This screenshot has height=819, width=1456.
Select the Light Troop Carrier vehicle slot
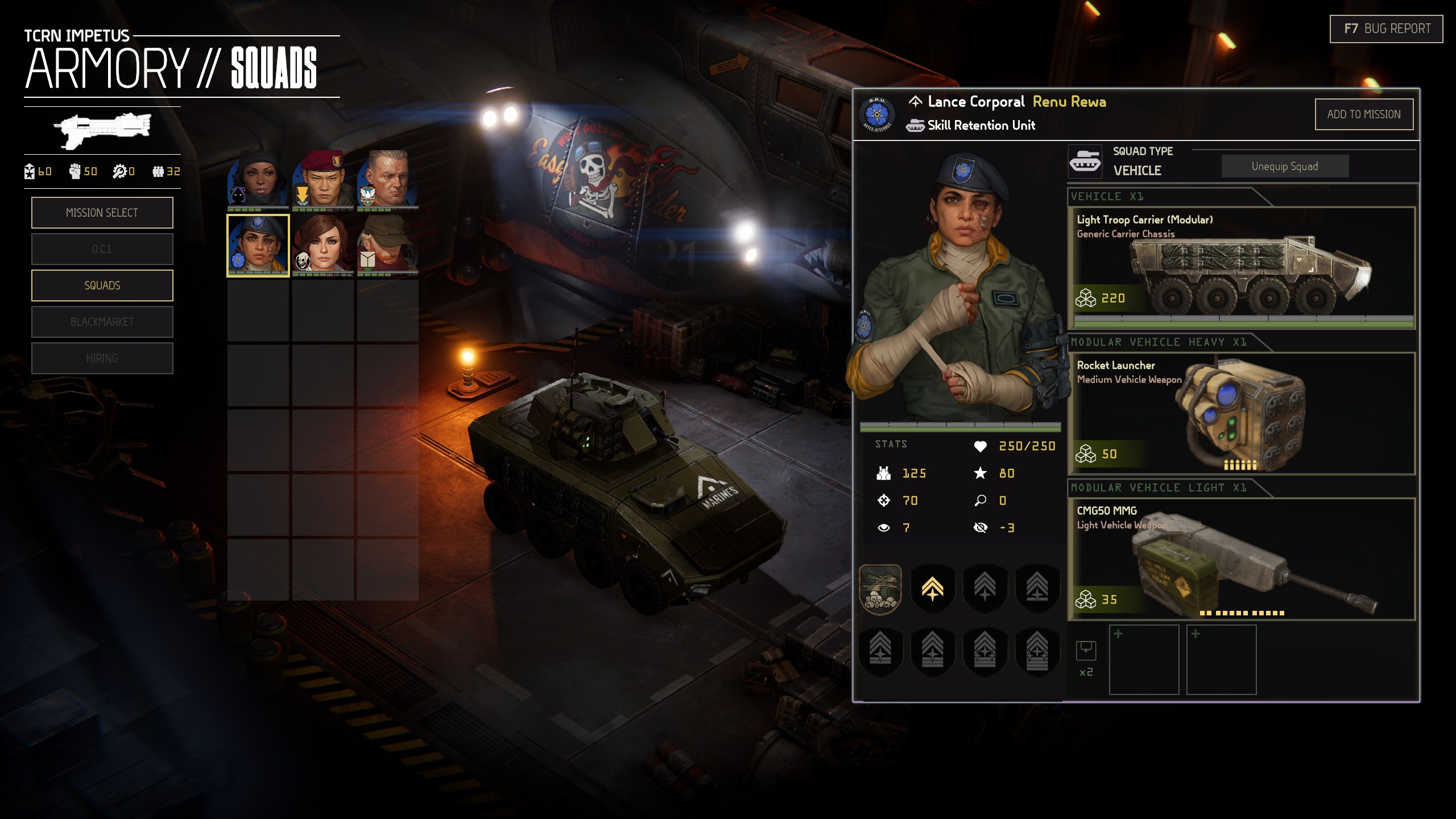pos(1241,267)
